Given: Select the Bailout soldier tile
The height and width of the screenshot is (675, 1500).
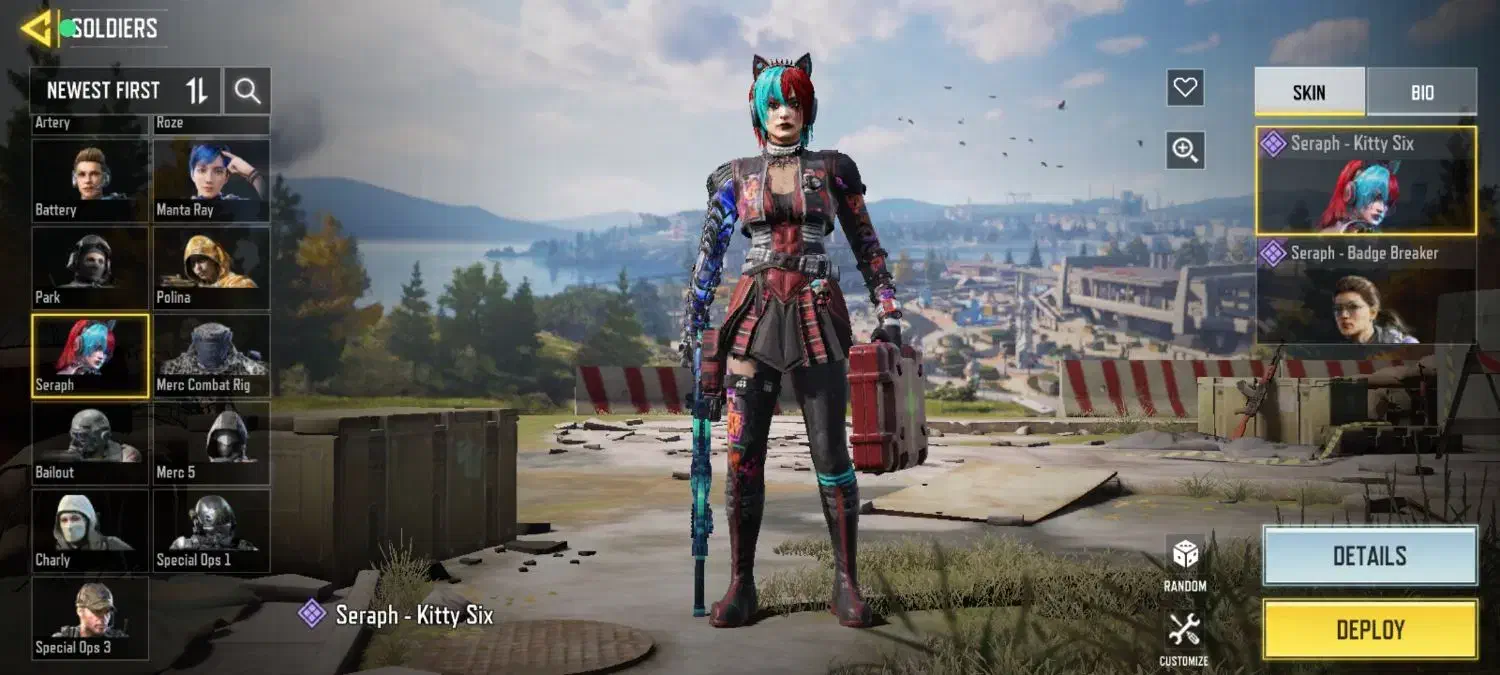Looking at the screenshot, I should pos(90,443).
